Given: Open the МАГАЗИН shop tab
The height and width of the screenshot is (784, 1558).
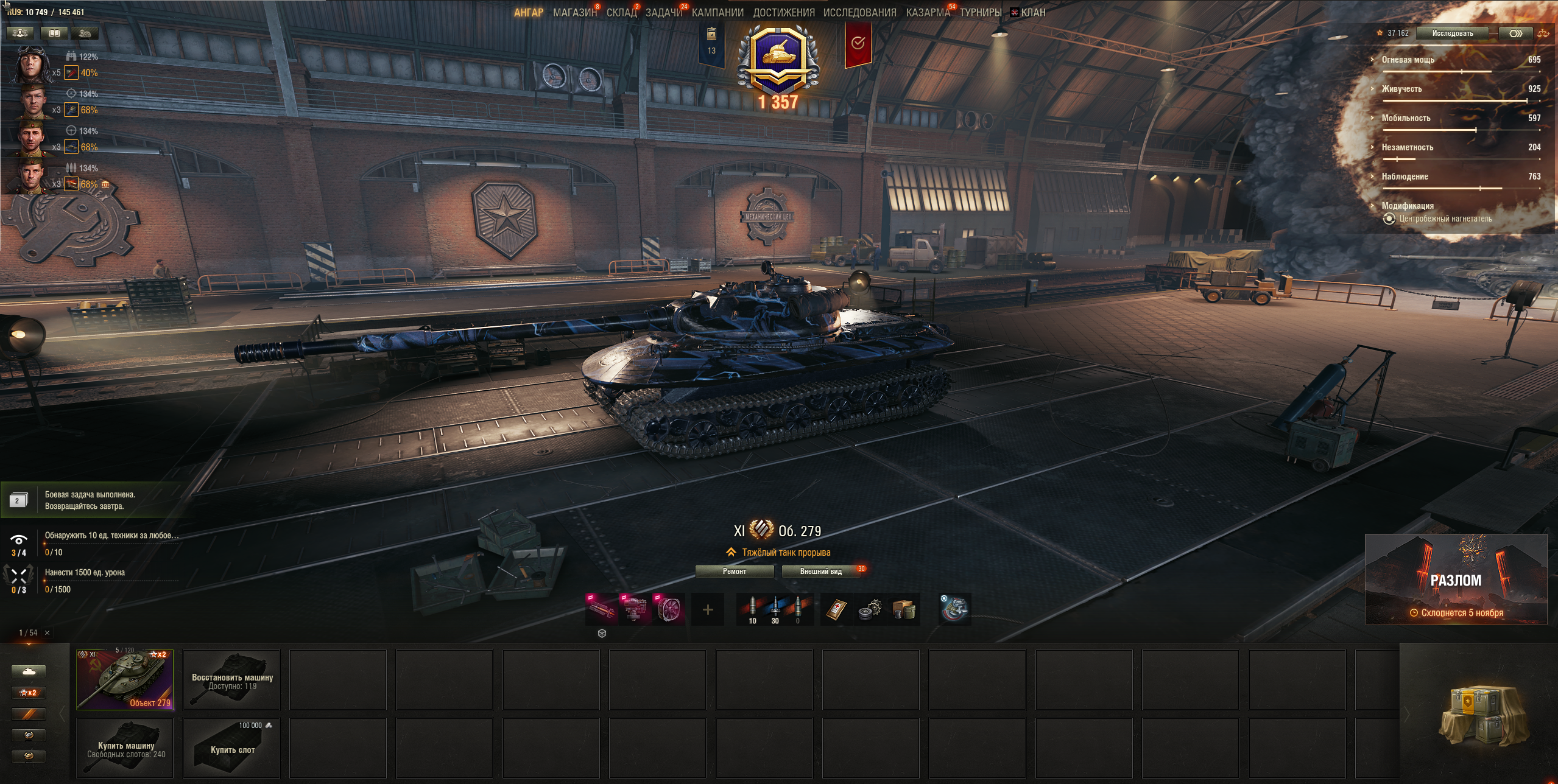Looking at the screenshot, I should [574, 13].
